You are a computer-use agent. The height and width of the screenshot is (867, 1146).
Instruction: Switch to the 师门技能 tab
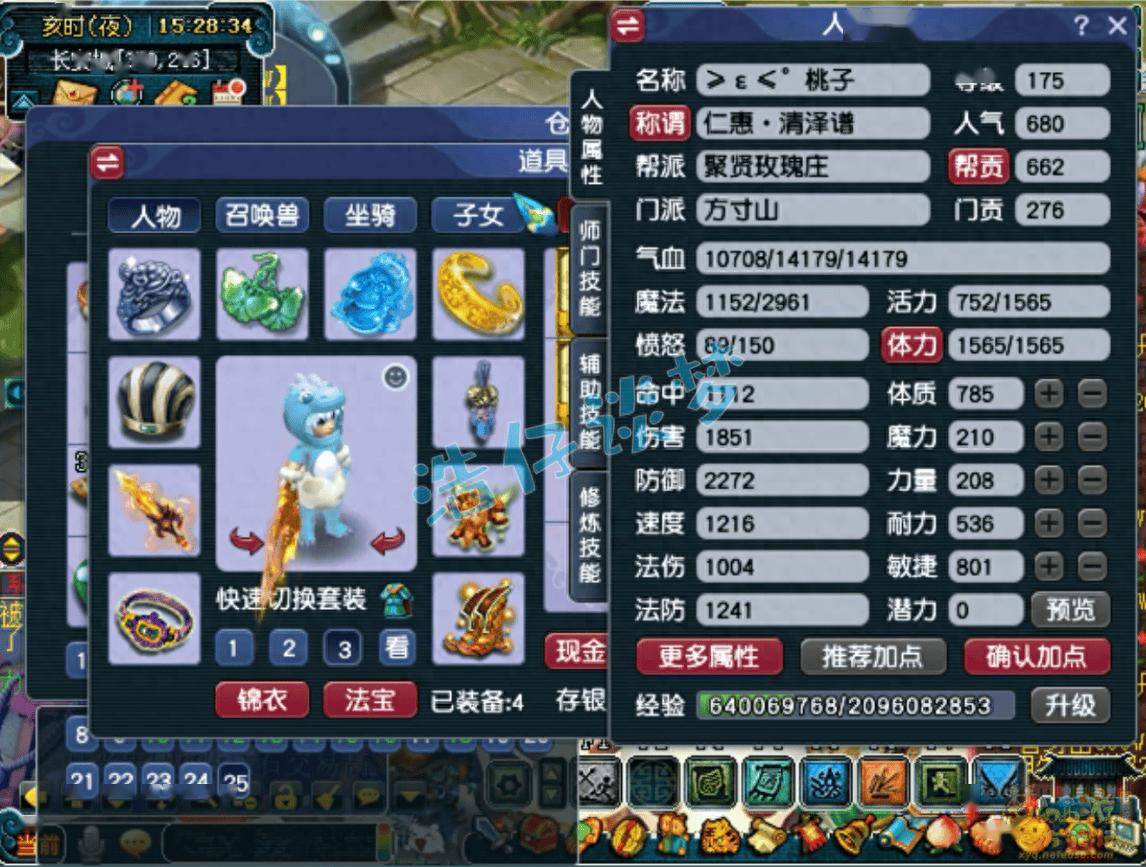pos(590,265)
